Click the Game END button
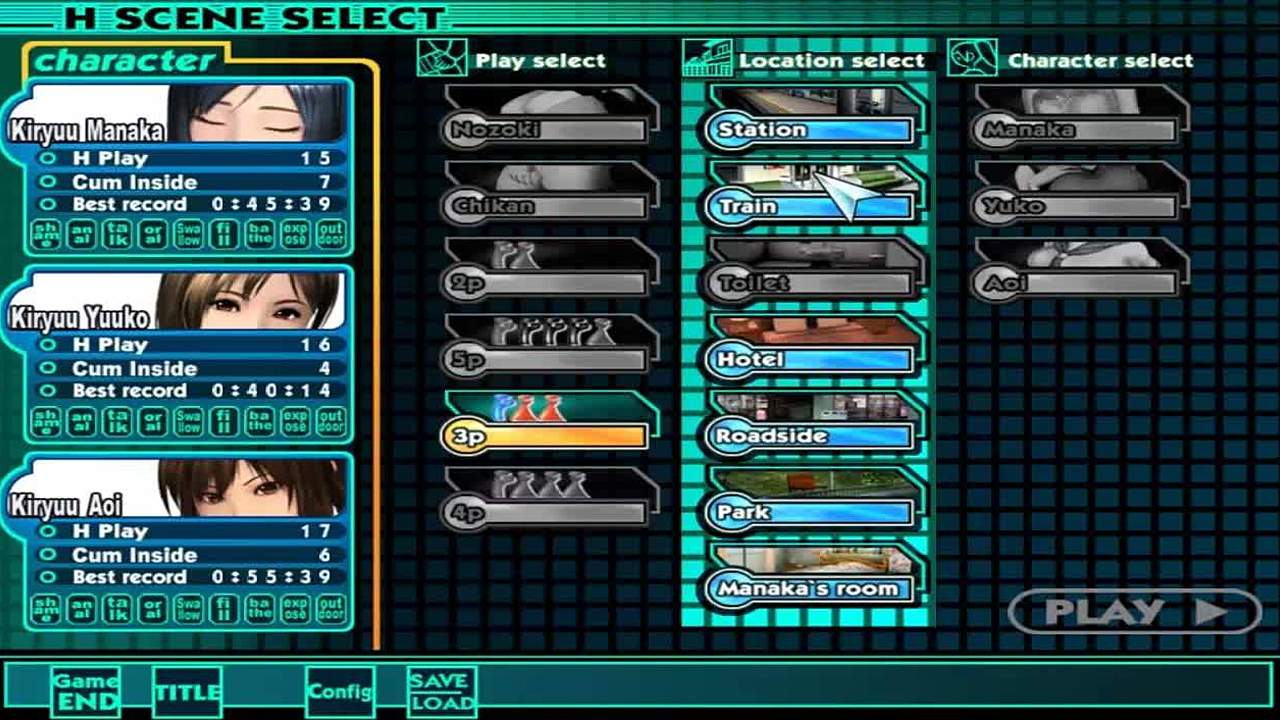Image resolution: width=1280 pixels, height=720 pixels. (86, 691)
